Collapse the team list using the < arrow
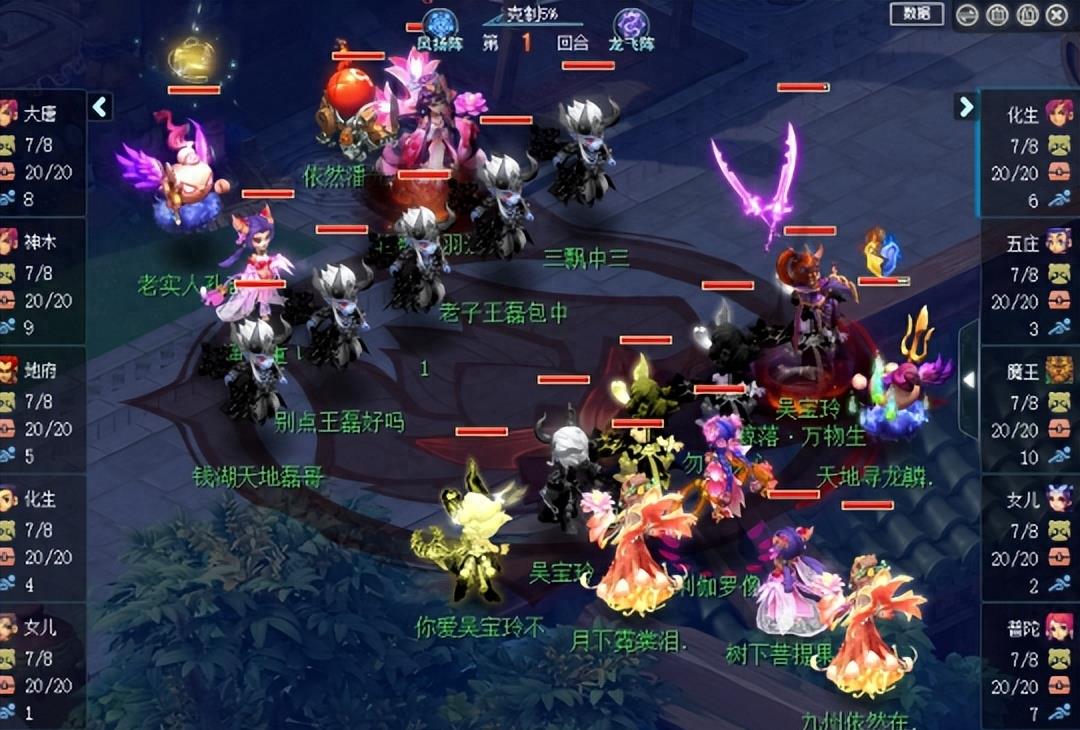Viewport: 1080px width, 730px height. coord(100,106)
